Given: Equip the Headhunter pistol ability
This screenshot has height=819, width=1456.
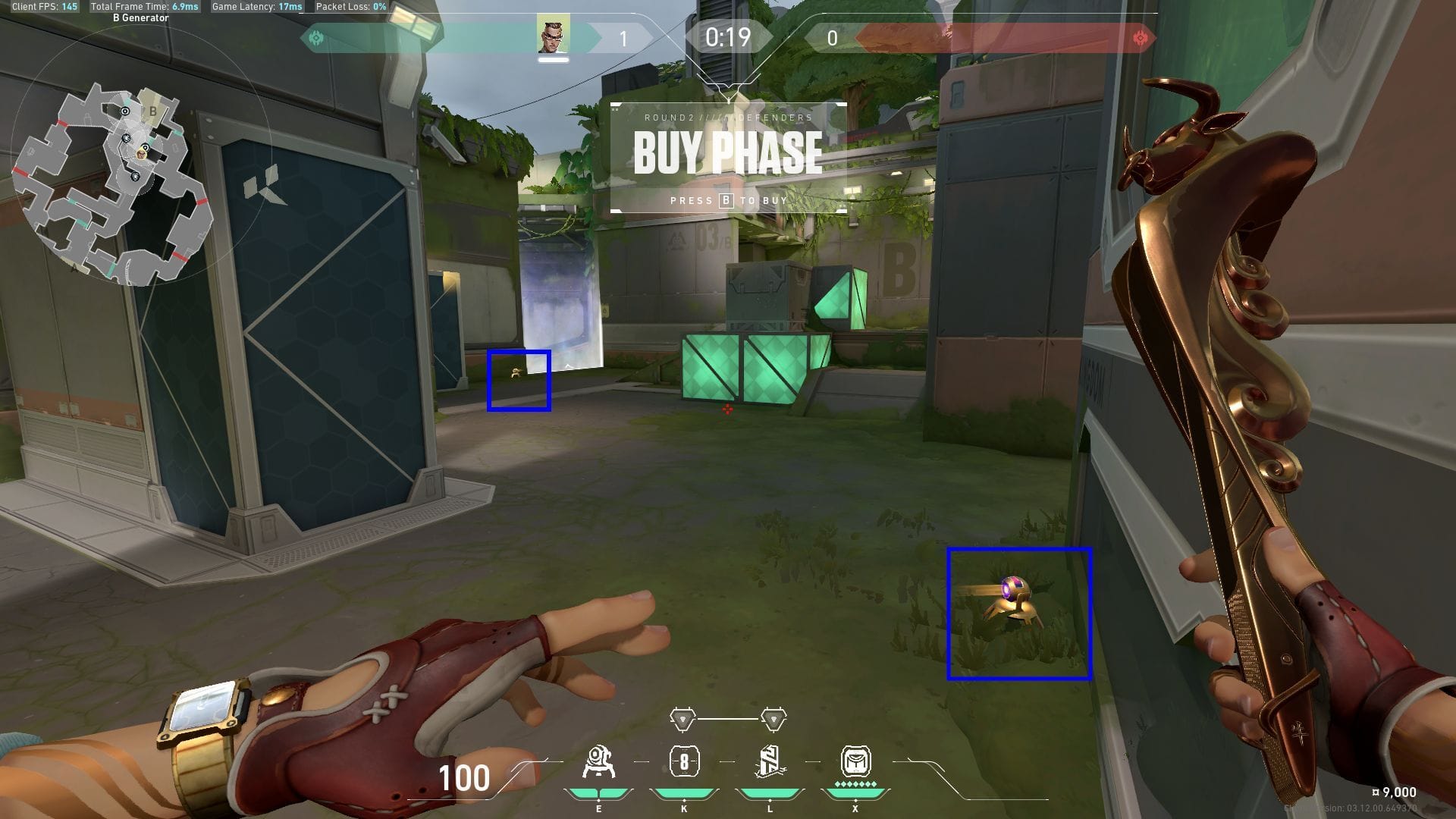Looking at the screenshot, I should click(x=684, y=762).
